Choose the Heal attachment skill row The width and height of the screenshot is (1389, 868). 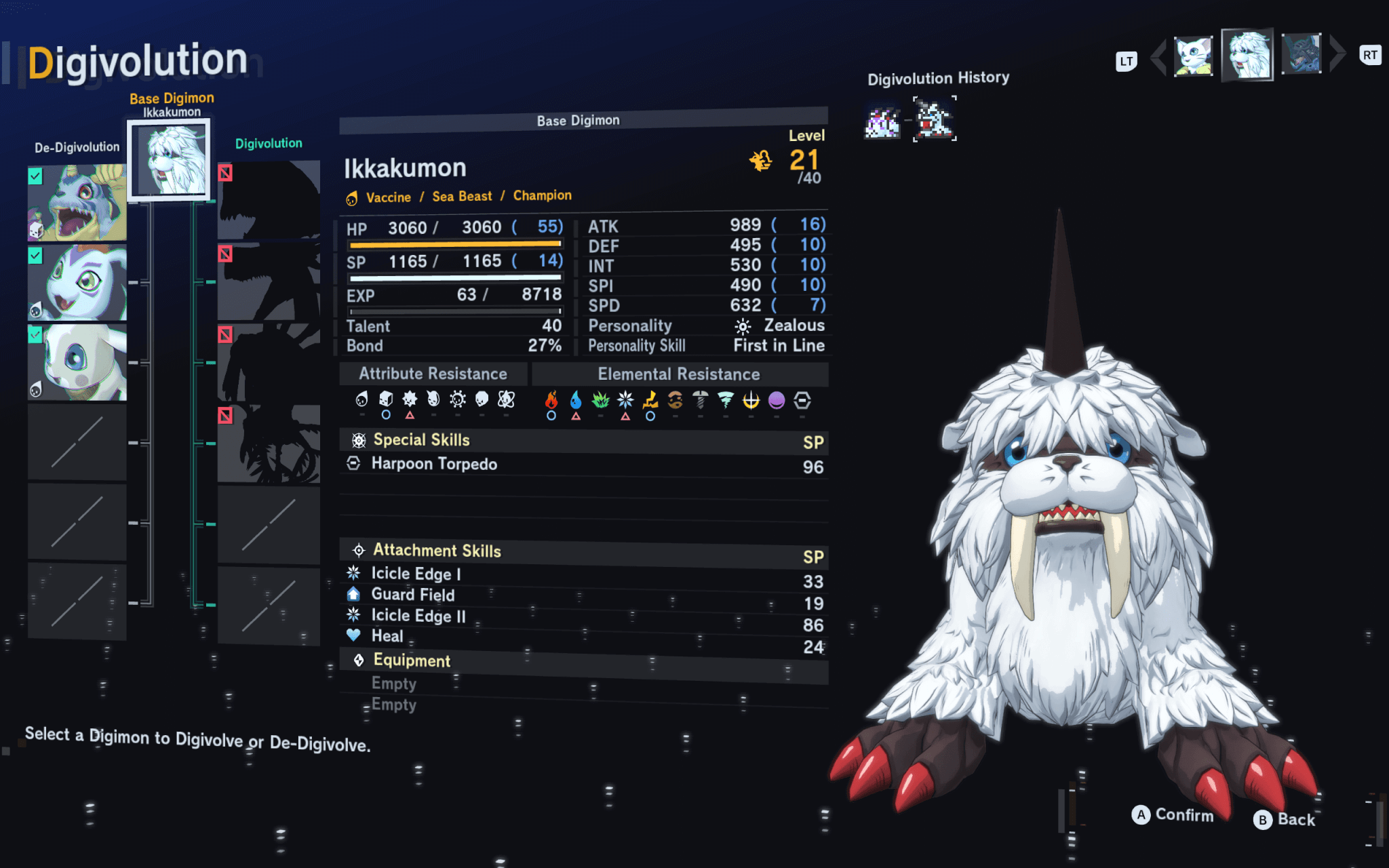pyautogui.click(x=583, y=637)
